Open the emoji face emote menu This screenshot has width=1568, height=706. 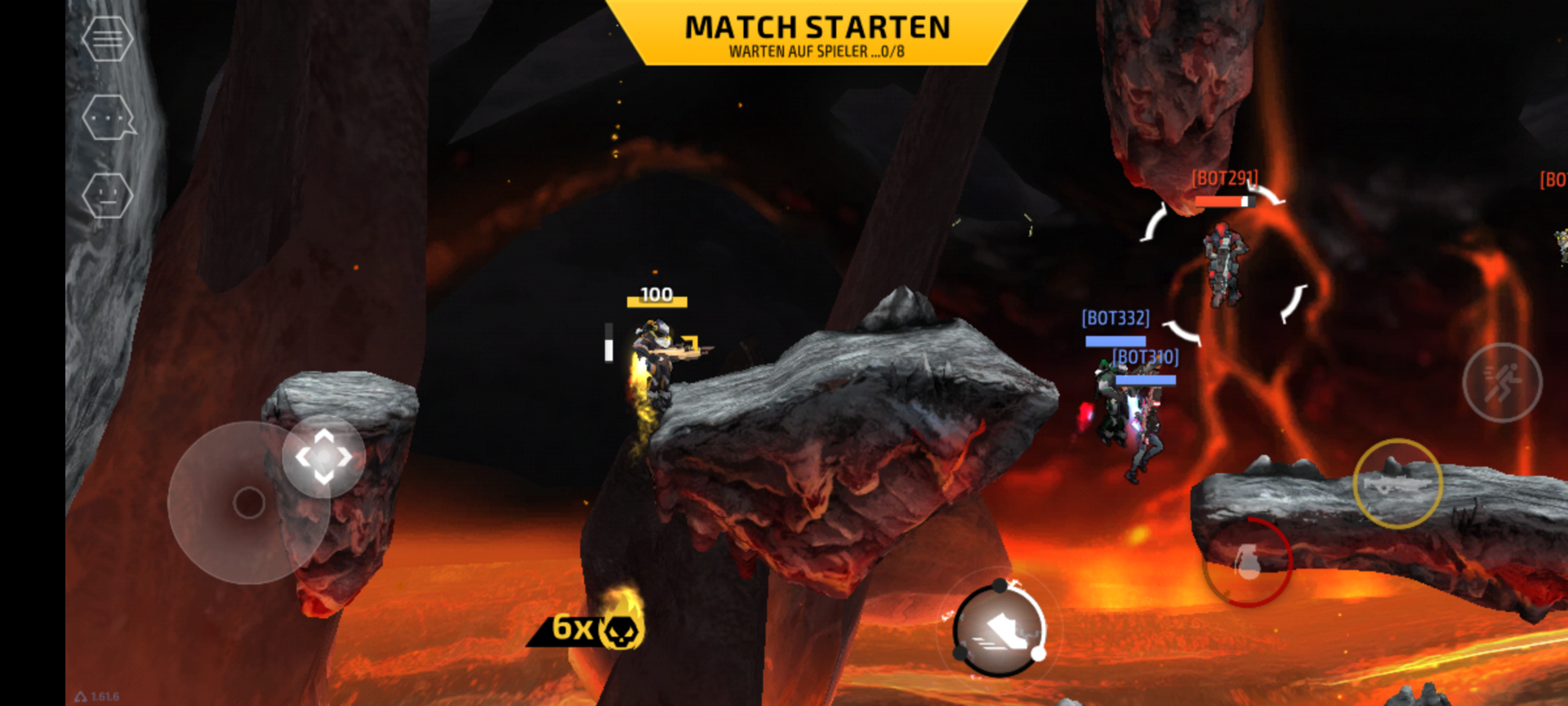[107, 195]
